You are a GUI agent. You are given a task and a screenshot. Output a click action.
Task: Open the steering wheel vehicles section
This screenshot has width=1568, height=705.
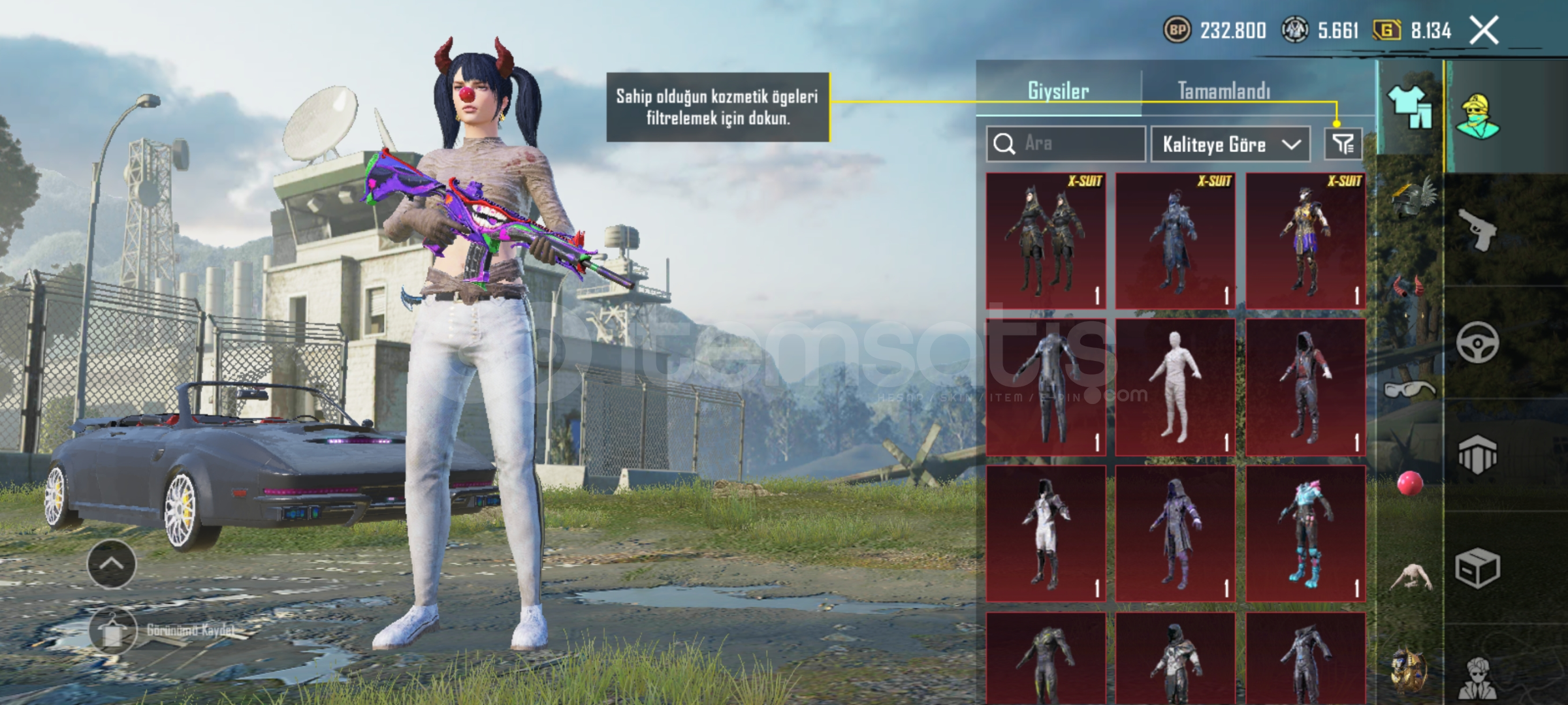[1477, 342]
